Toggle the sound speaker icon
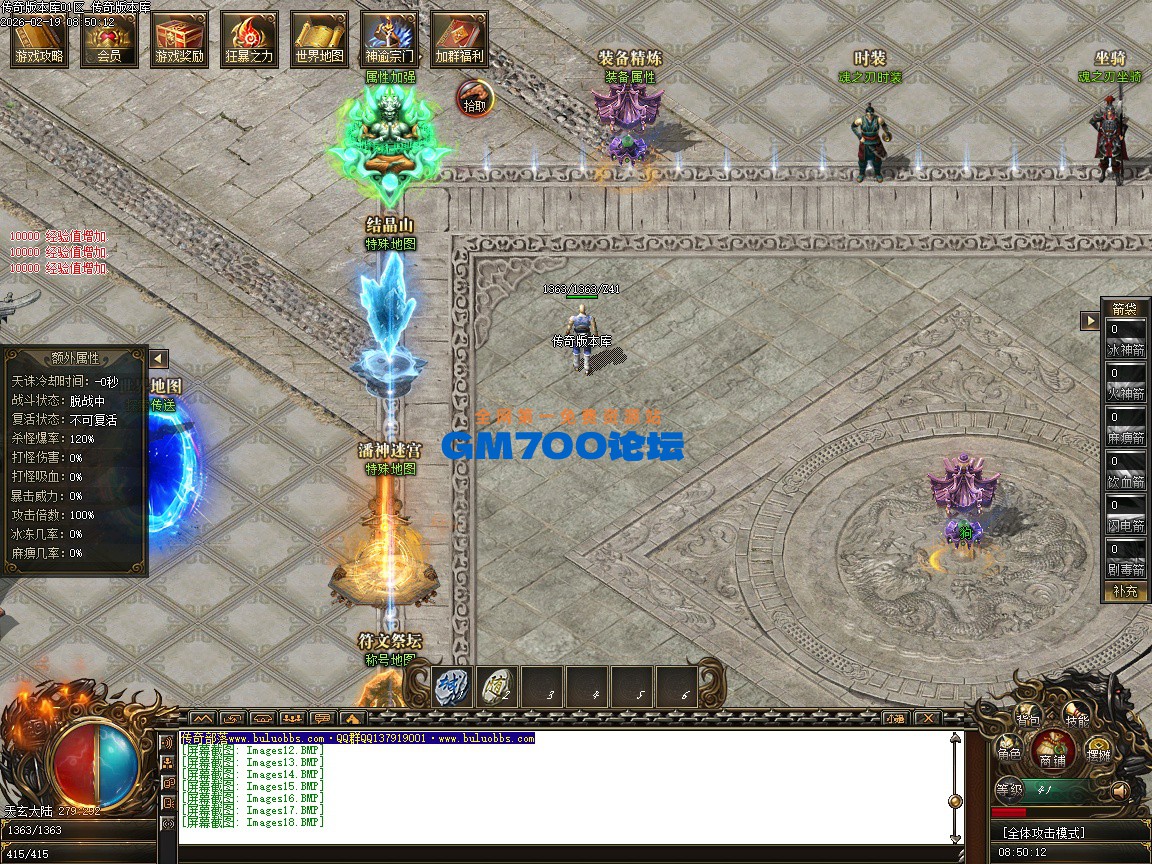The width and height of the screenshot is (1152, 864). 1121,791
